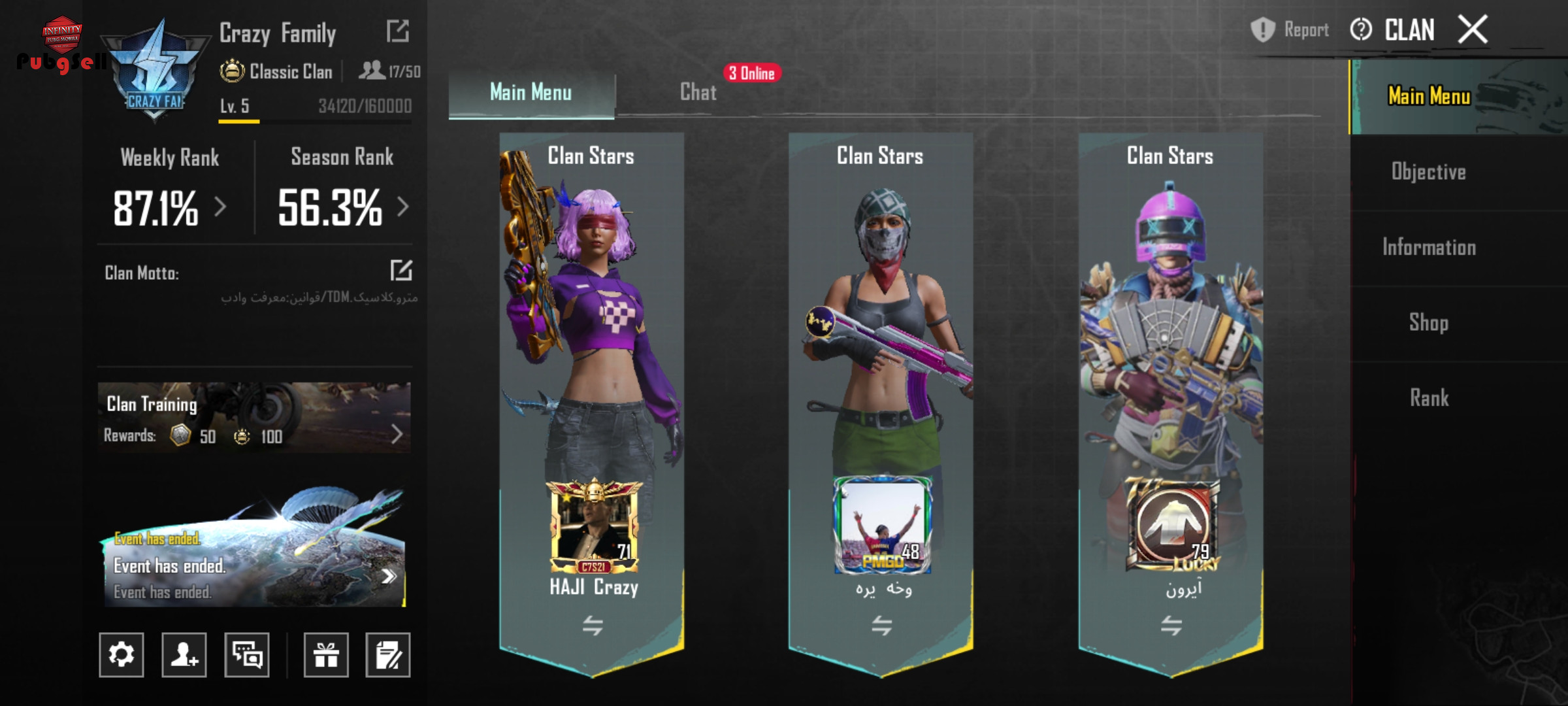This screenshot has width=1568, height=706.
Task: Edit the Clan Motto
Action: pyautogui.click(x=401, y=270)
